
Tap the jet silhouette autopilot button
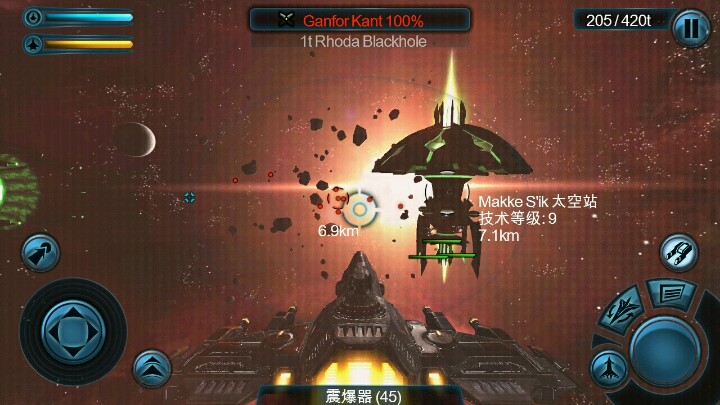[x=608, y=368]
